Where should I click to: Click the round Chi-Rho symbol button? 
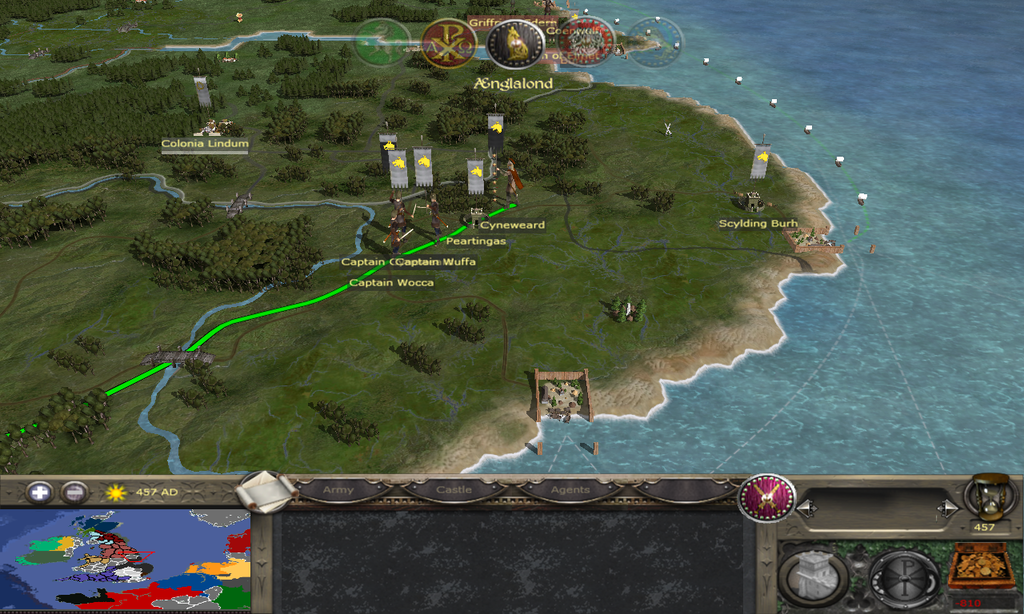(903, 575)
